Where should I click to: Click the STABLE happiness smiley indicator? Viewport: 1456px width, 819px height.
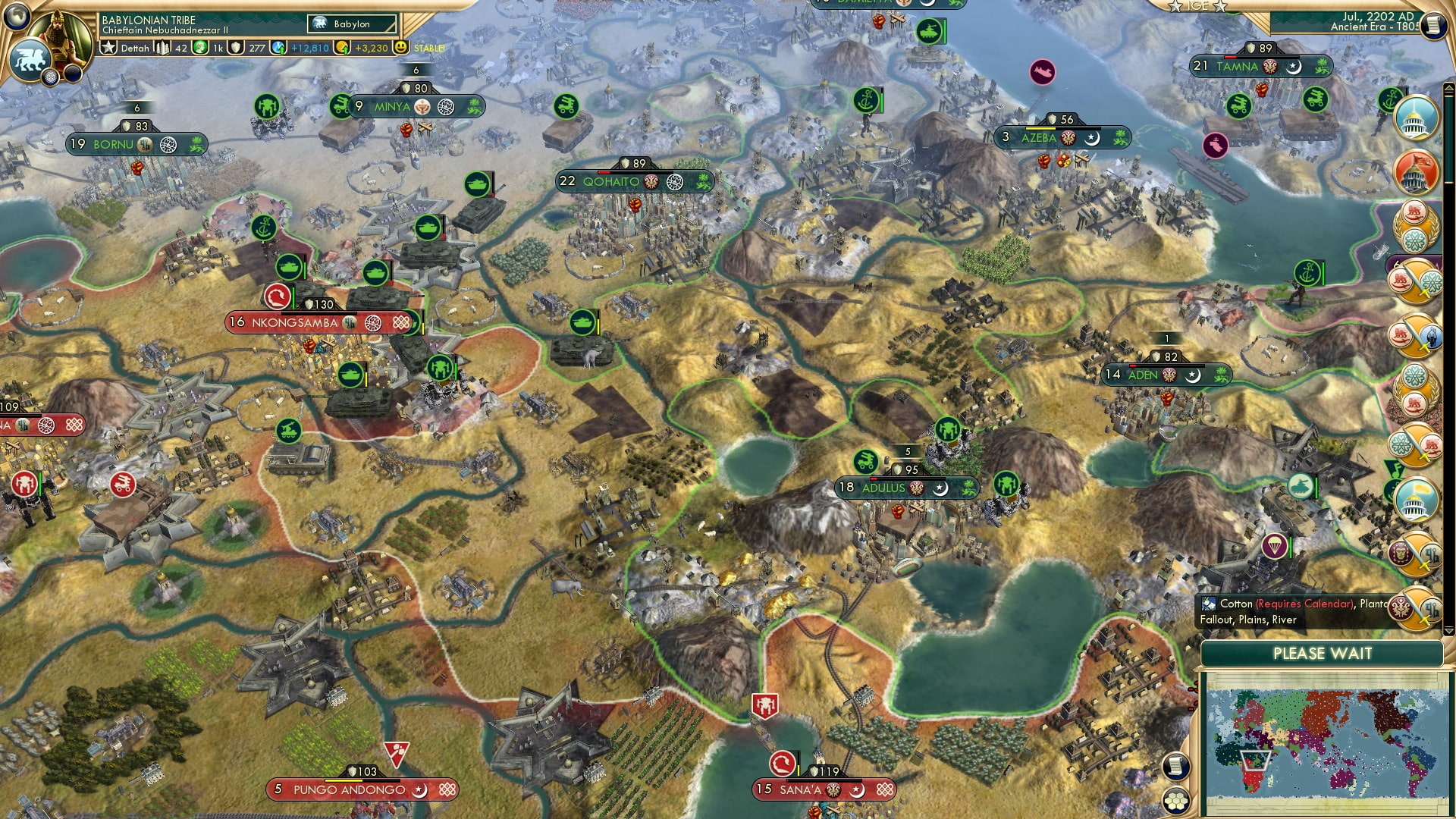[400, 49]
